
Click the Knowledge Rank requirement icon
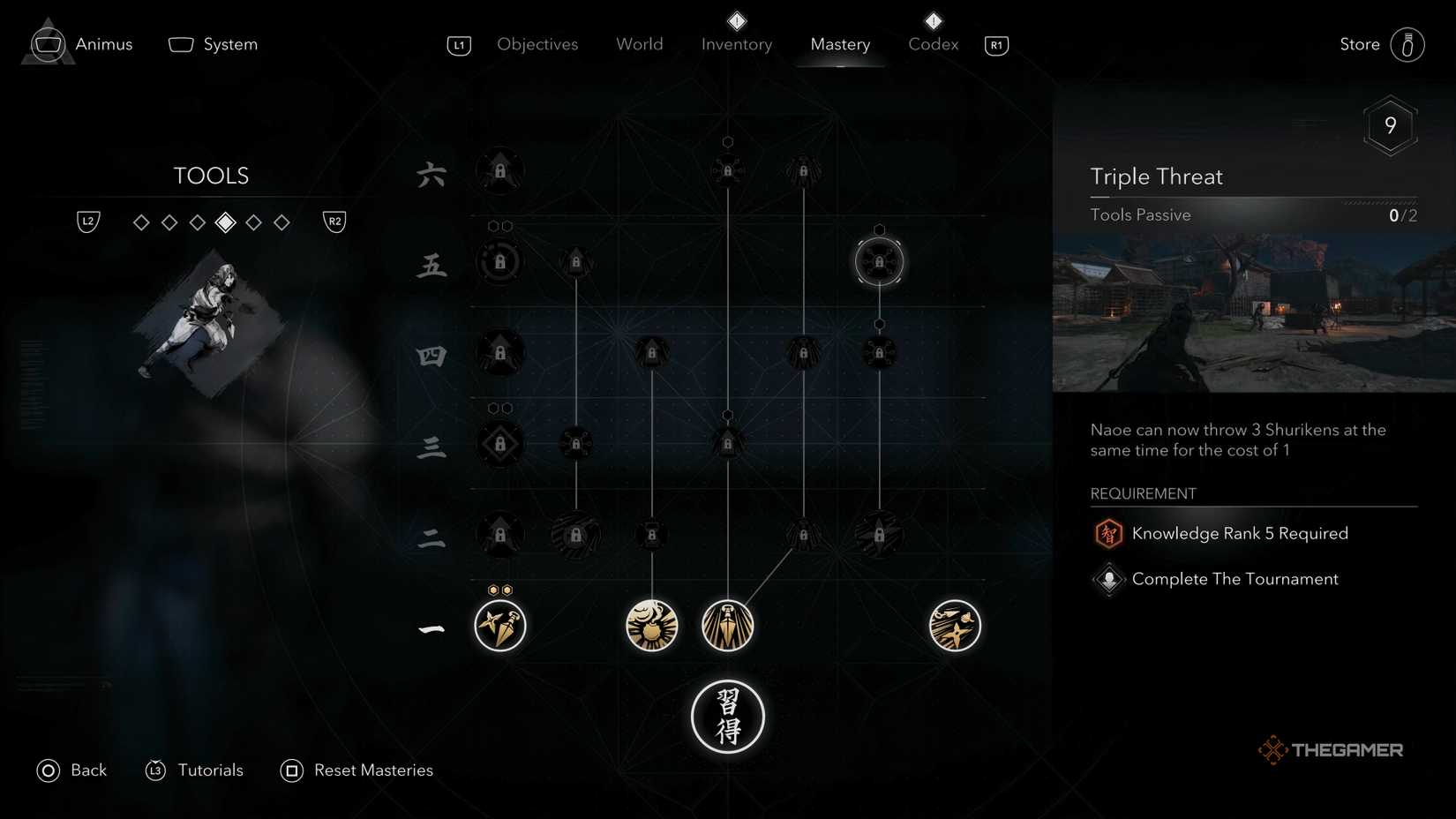(x=1108, y=533)
